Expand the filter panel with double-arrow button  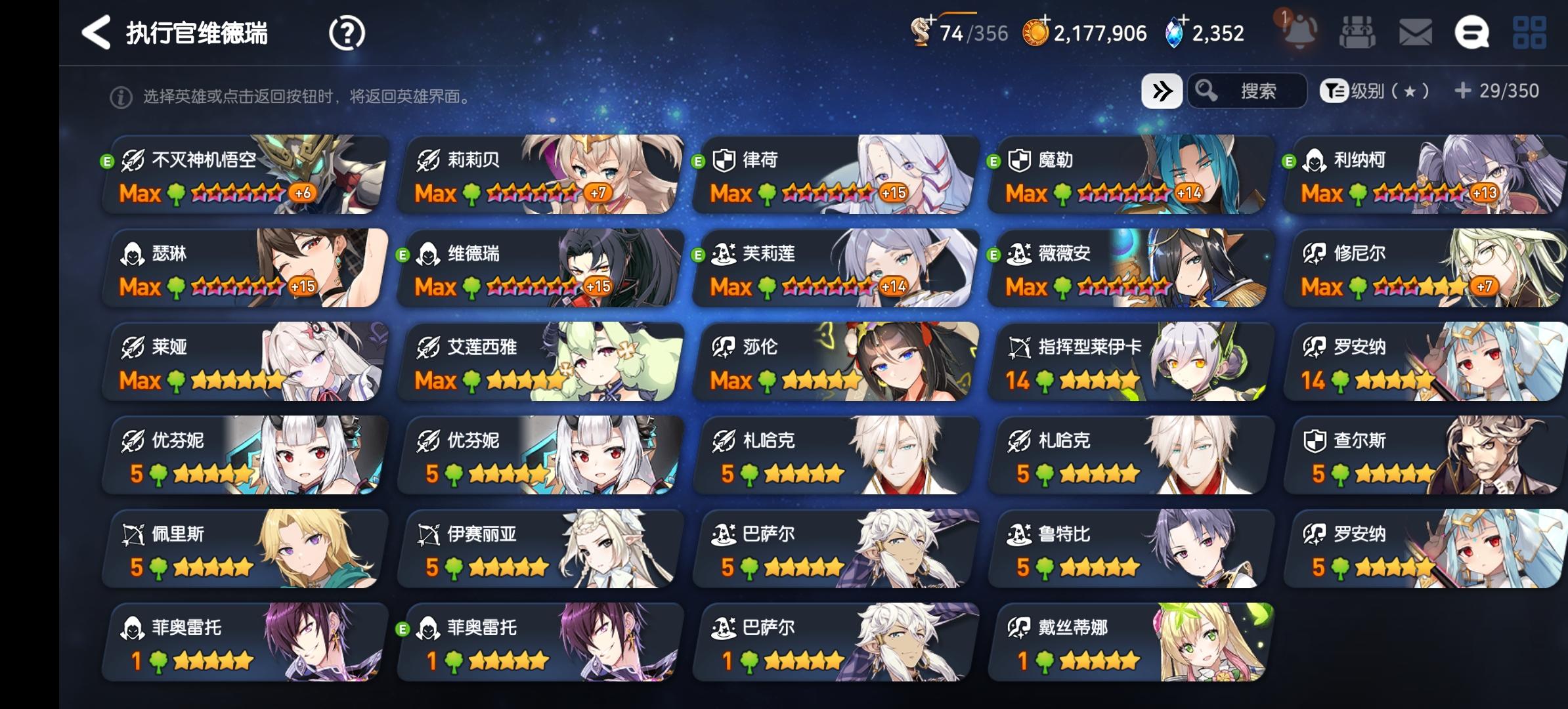point(1162,92)
